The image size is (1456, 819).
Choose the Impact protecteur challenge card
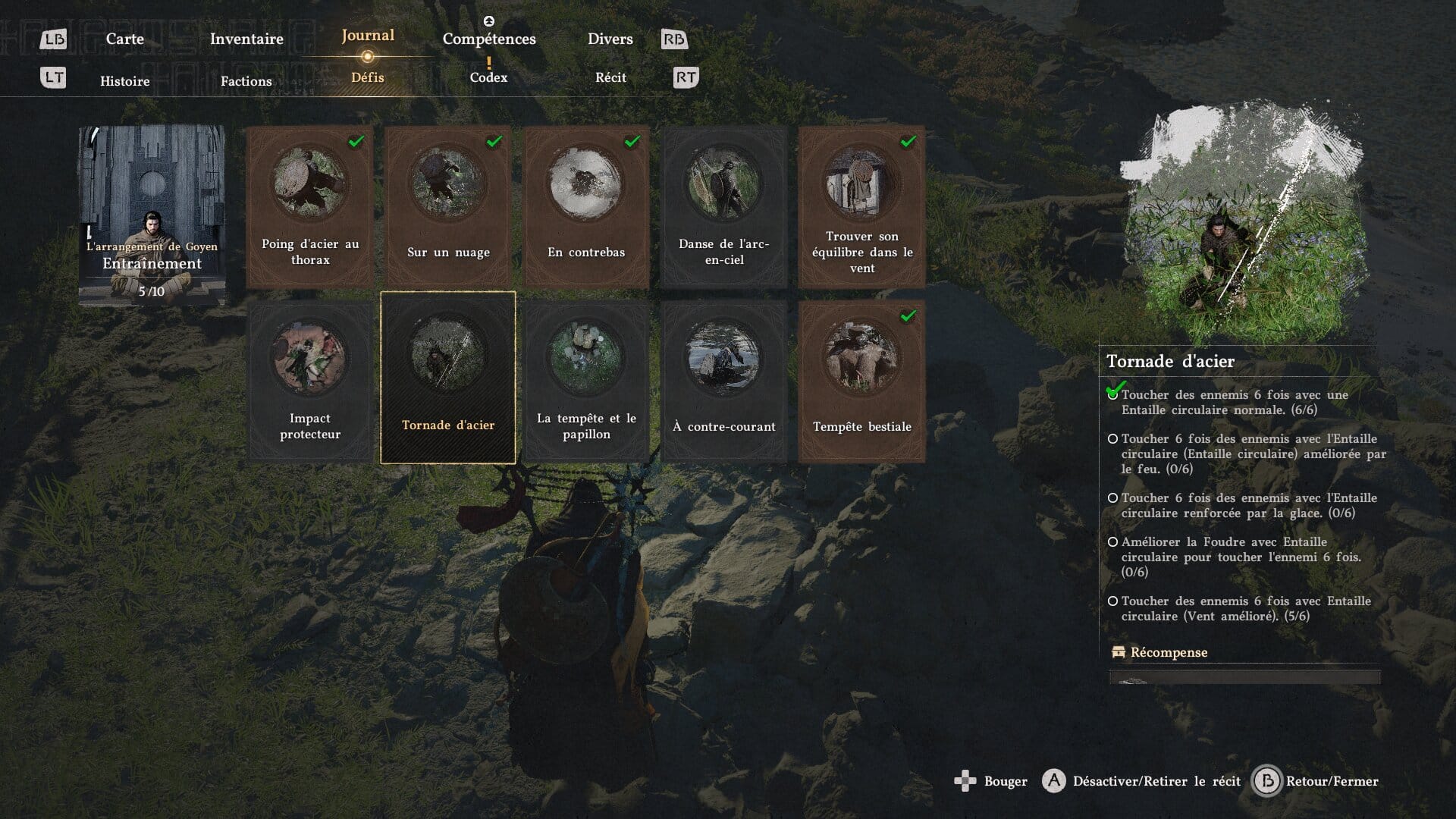click(309, 381)
